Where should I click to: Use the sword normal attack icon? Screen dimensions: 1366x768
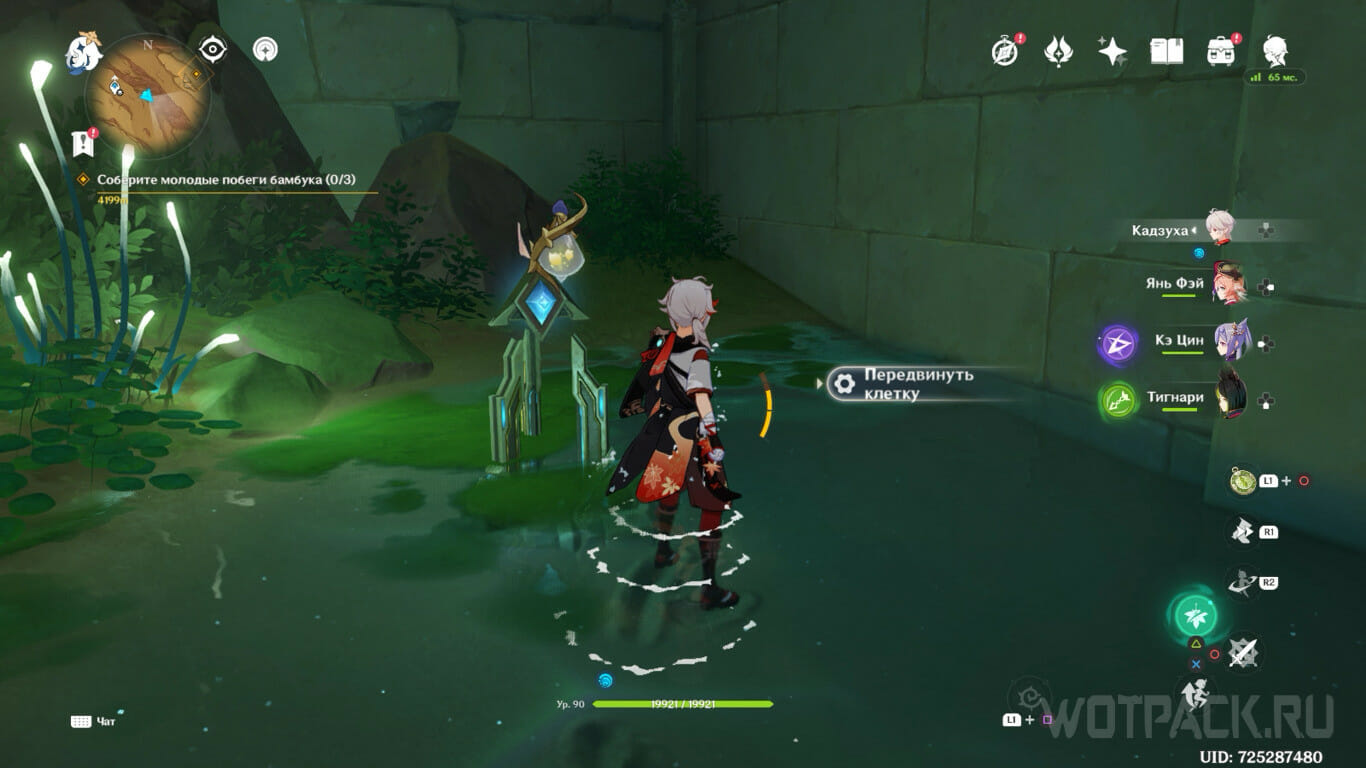[1243, 653]
